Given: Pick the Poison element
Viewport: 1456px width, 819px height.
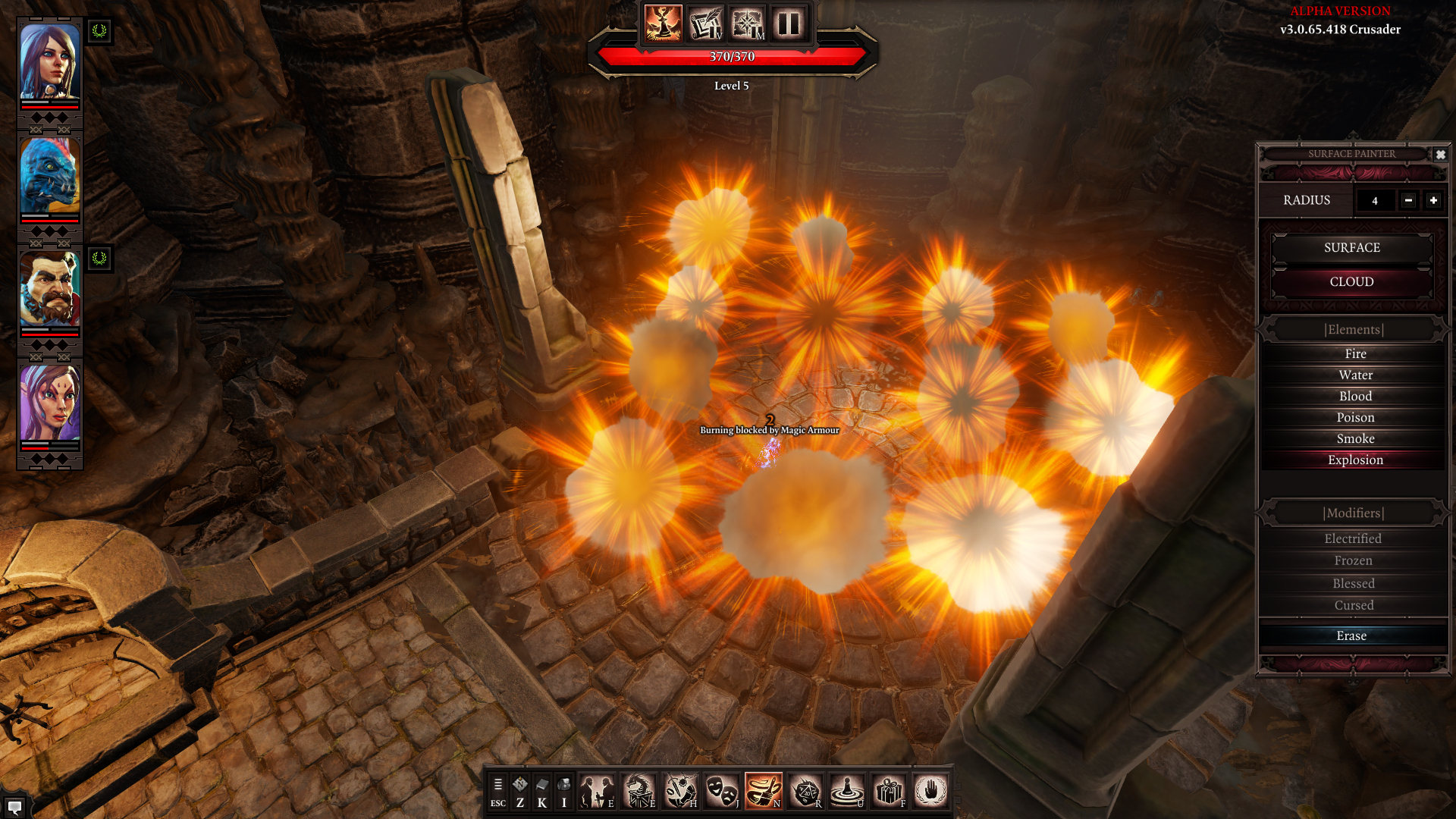Looking at the screenshot, I should [x=1355, y=418].
